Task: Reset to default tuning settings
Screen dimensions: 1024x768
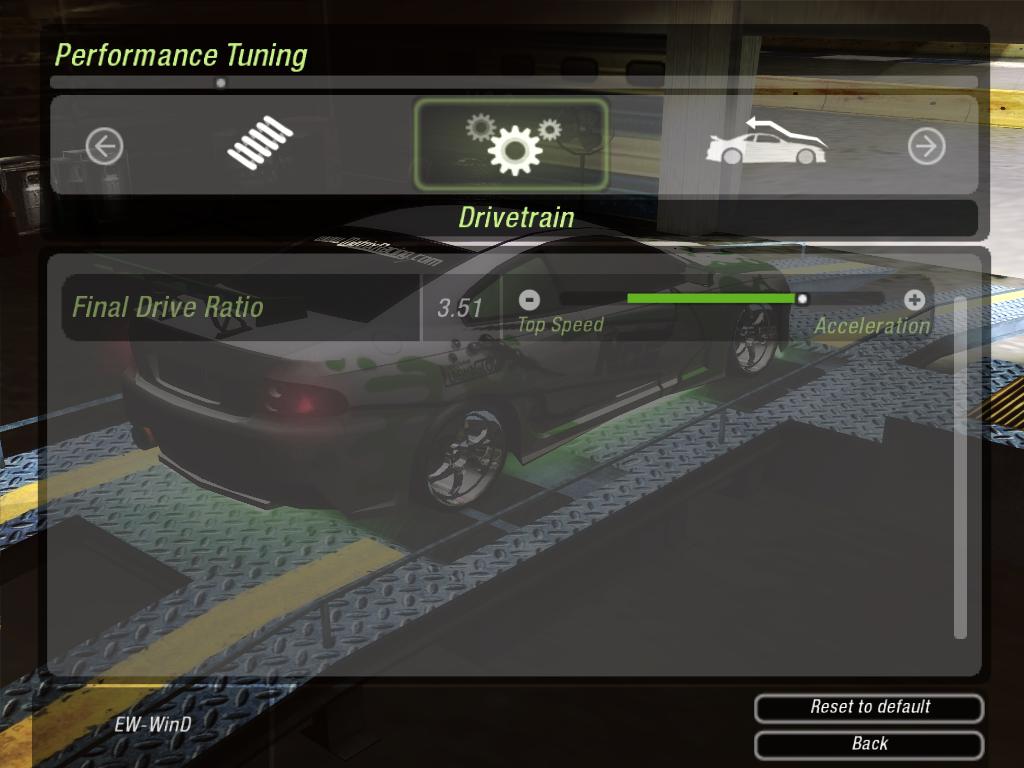Action: coord(869,707)
